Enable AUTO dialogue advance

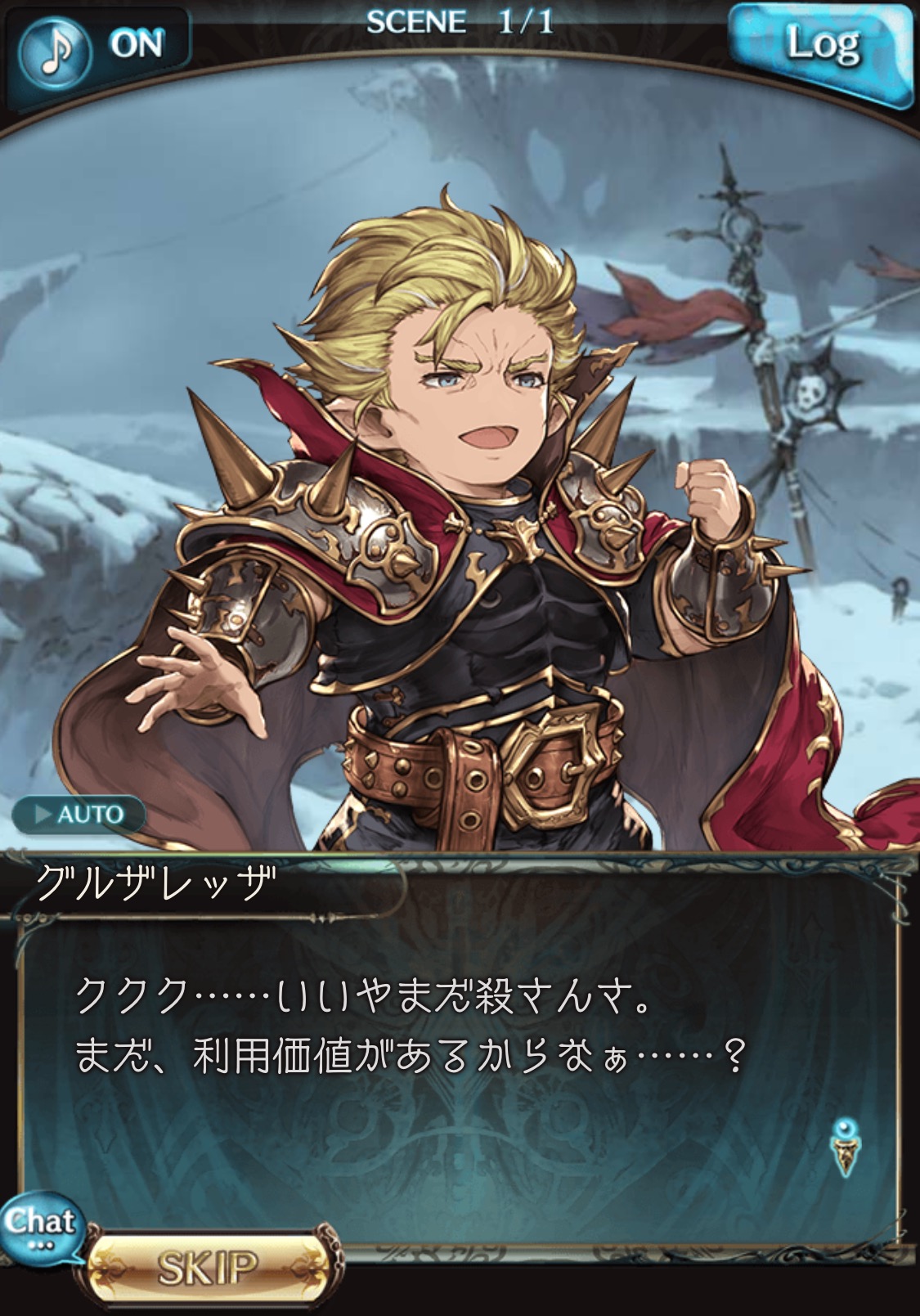coord(79,815)
